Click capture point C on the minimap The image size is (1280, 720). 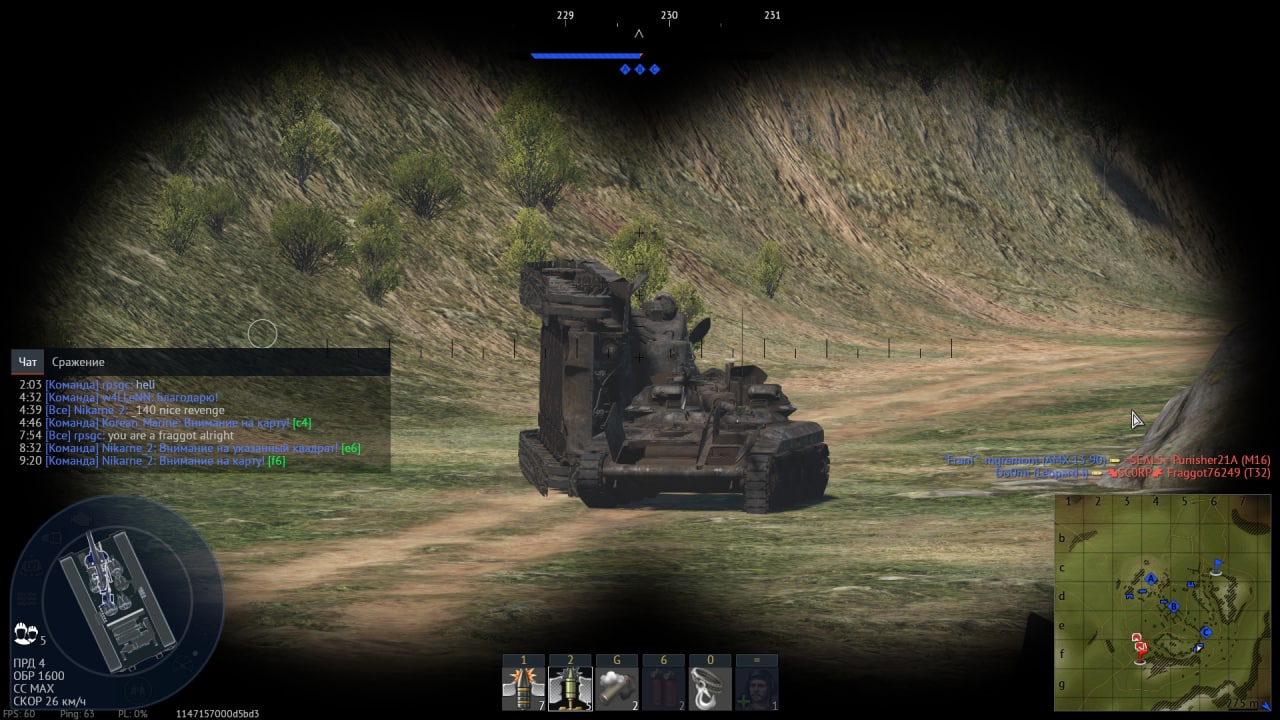tap(1207, 632)
